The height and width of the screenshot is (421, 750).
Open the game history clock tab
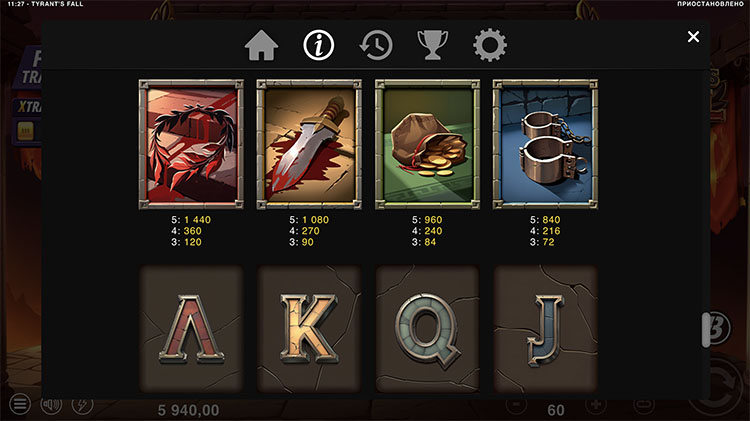376,45
